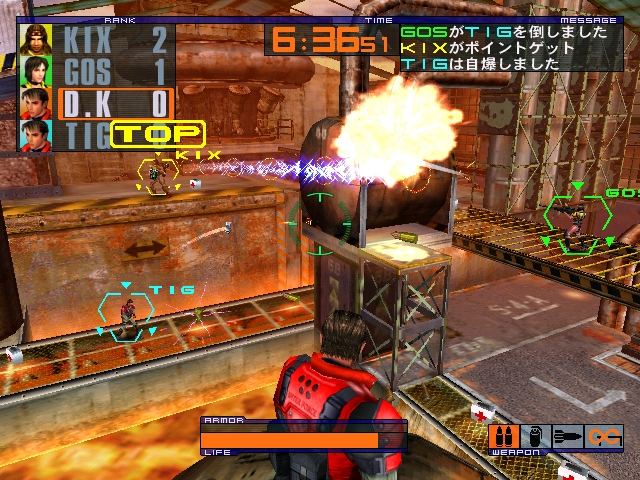Viewport: 640px width, 480px height.
Task: Choose the highlighted D.K rank row
Action: click(x=115, y=104)
